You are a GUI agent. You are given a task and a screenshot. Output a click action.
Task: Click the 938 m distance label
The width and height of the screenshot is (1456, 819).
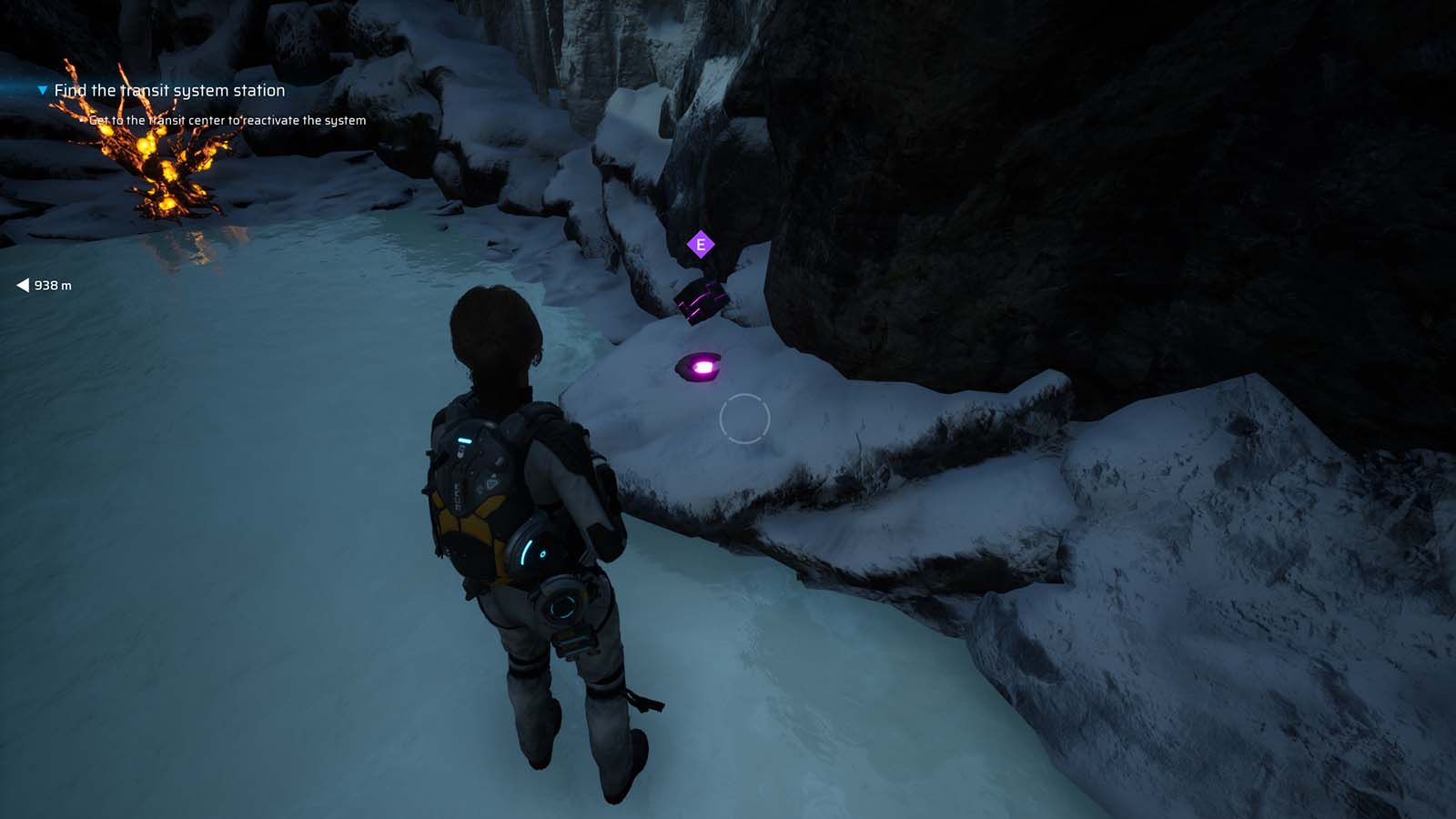tap(53, 285)
